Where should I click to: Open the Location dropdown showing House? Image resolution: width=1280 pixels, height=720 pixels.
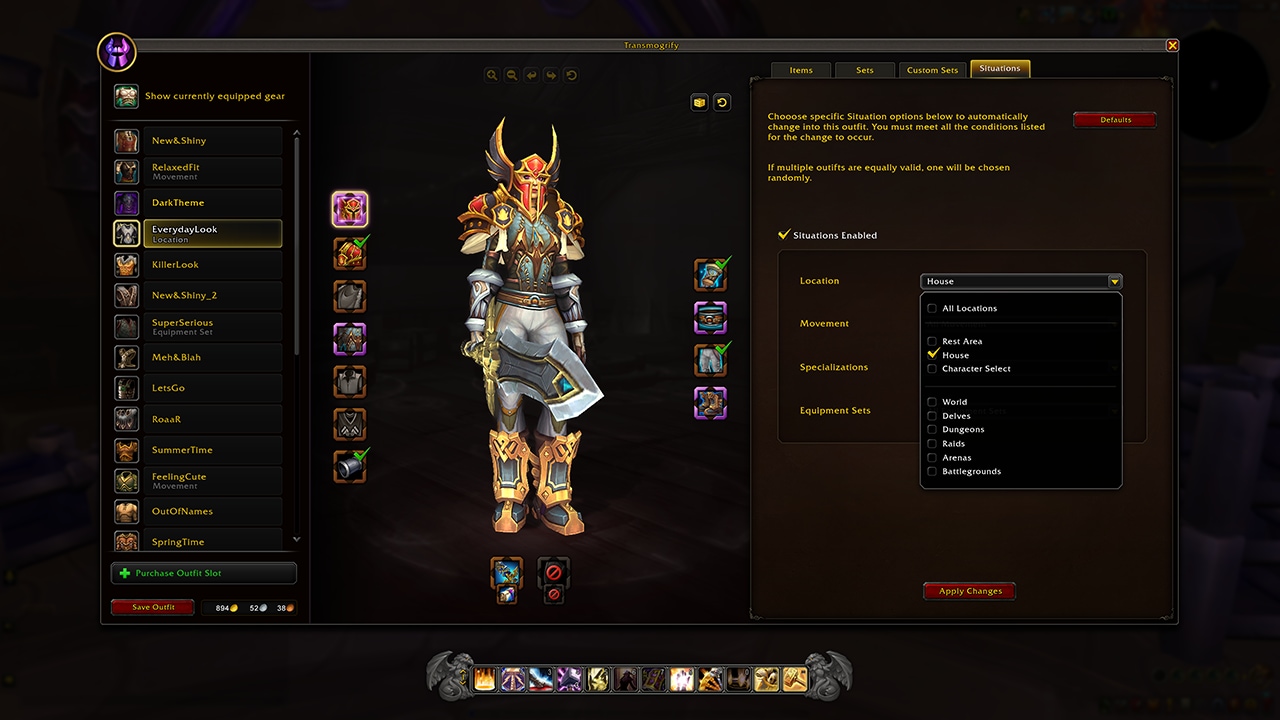1020,282
